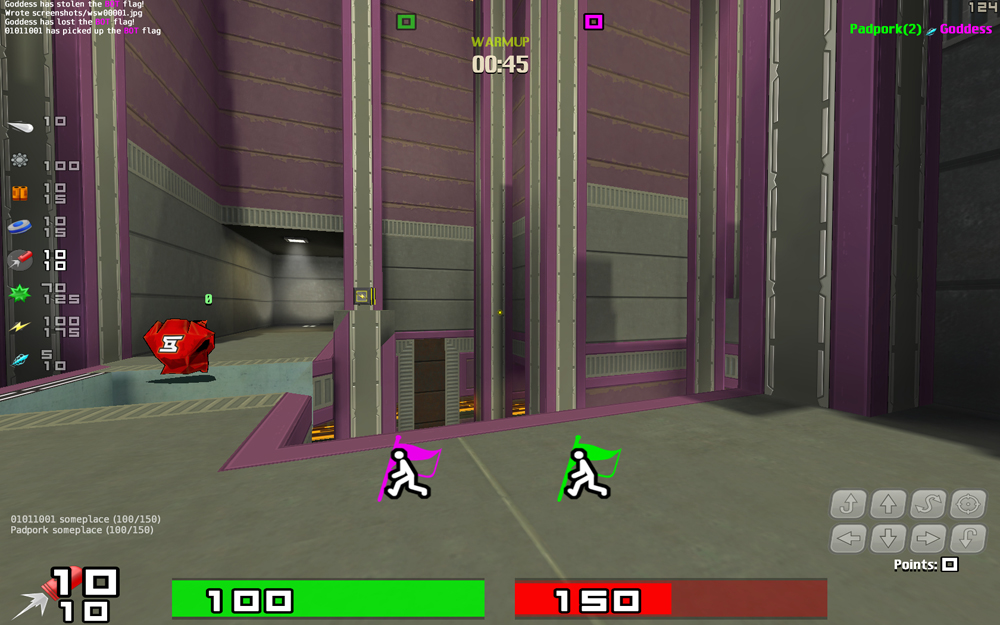Image resolution: width=1000 pixels, height=625 pixels.
Task: Choose the orange grenade launcher icon
Action: pos(19,193)
